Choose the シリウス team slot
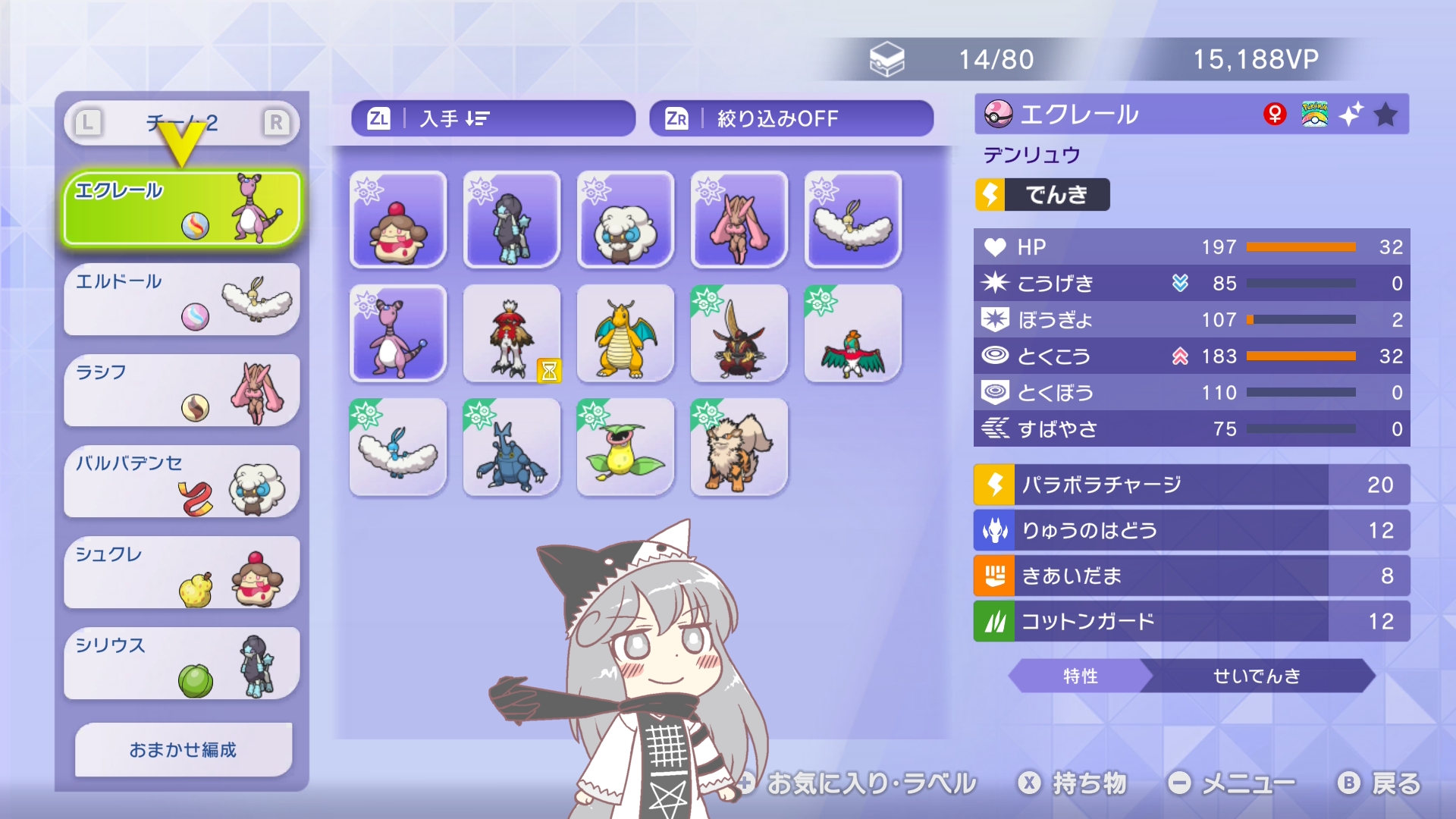The image size is (1456, 819). point(182,664)
